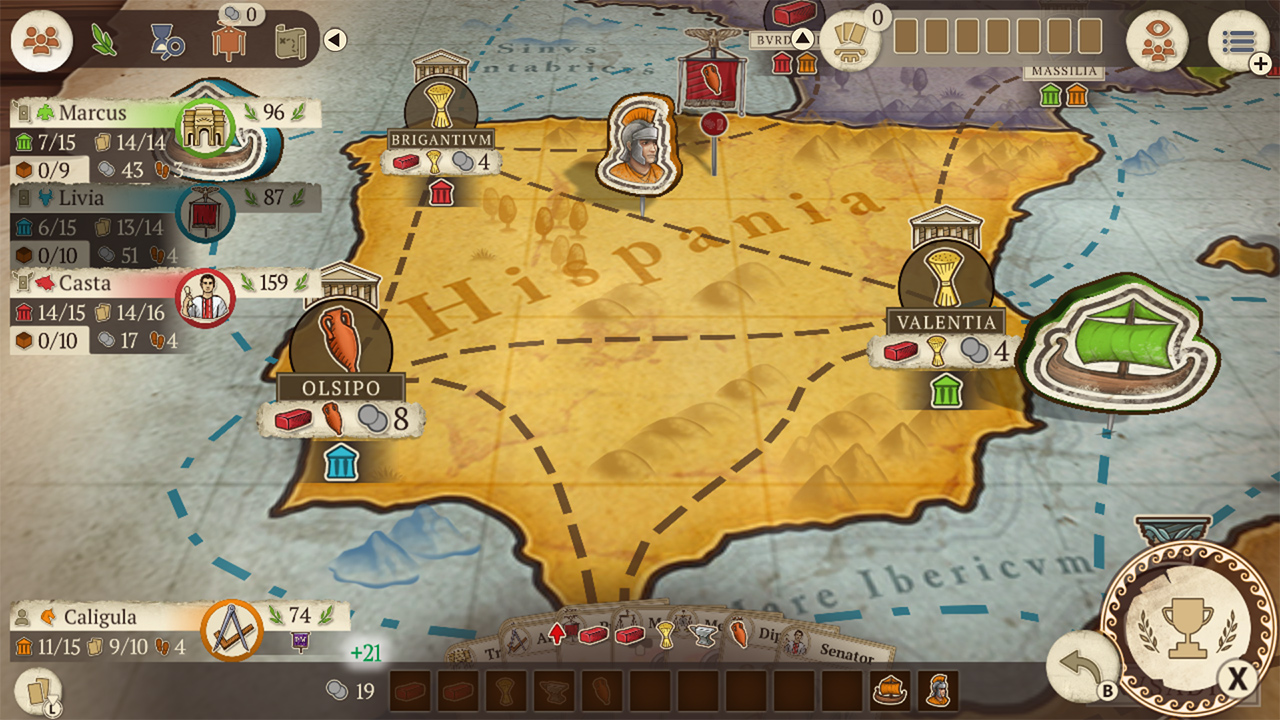This screenshot has width=1280, height=720.
Task: Open the player overview panel with the people icon
Action: tap(42, 42)
